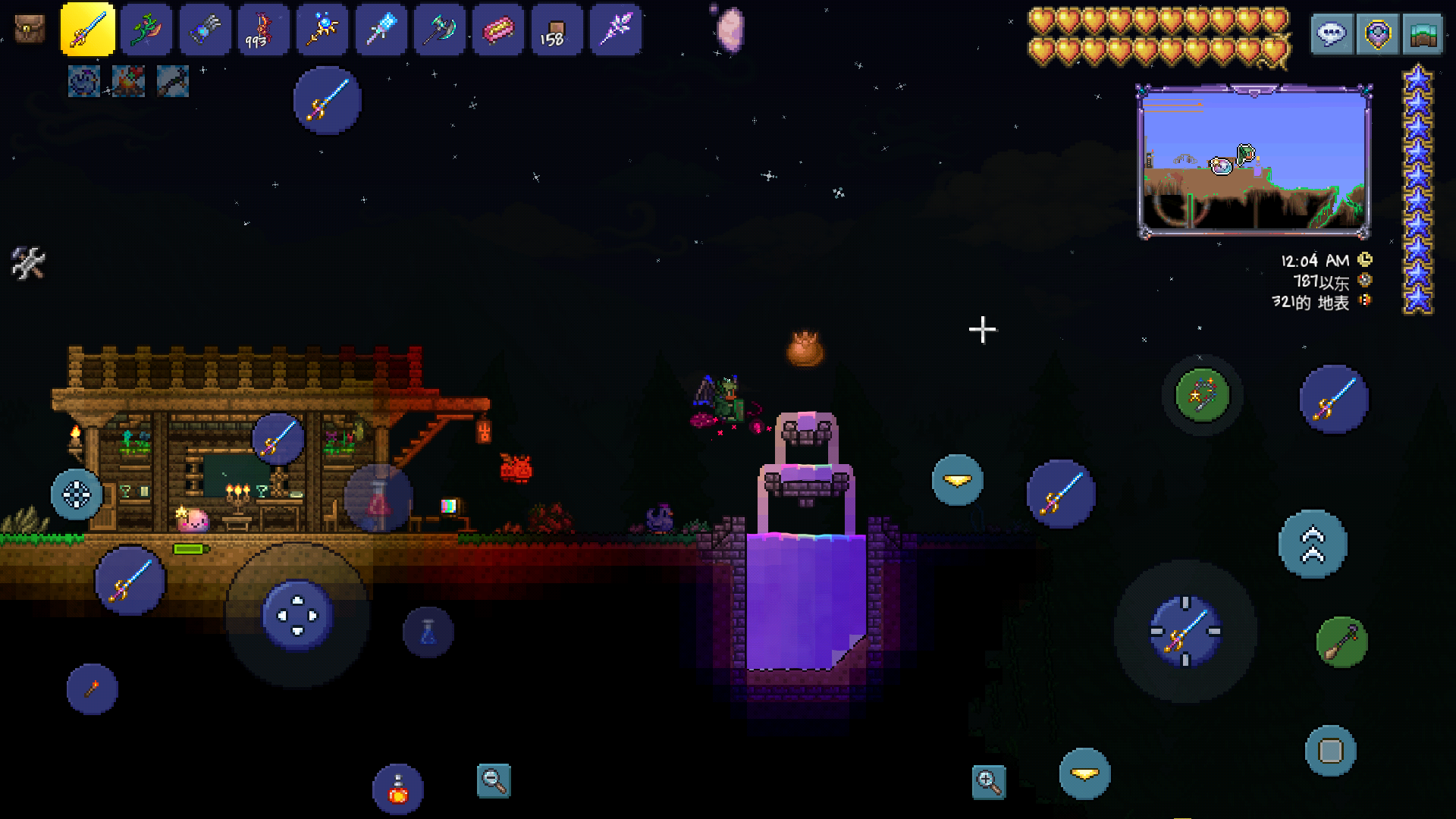Viewport: 1456px width, 819px height.
Task: Open the chat speech bubble
Action: (1332, 34)
